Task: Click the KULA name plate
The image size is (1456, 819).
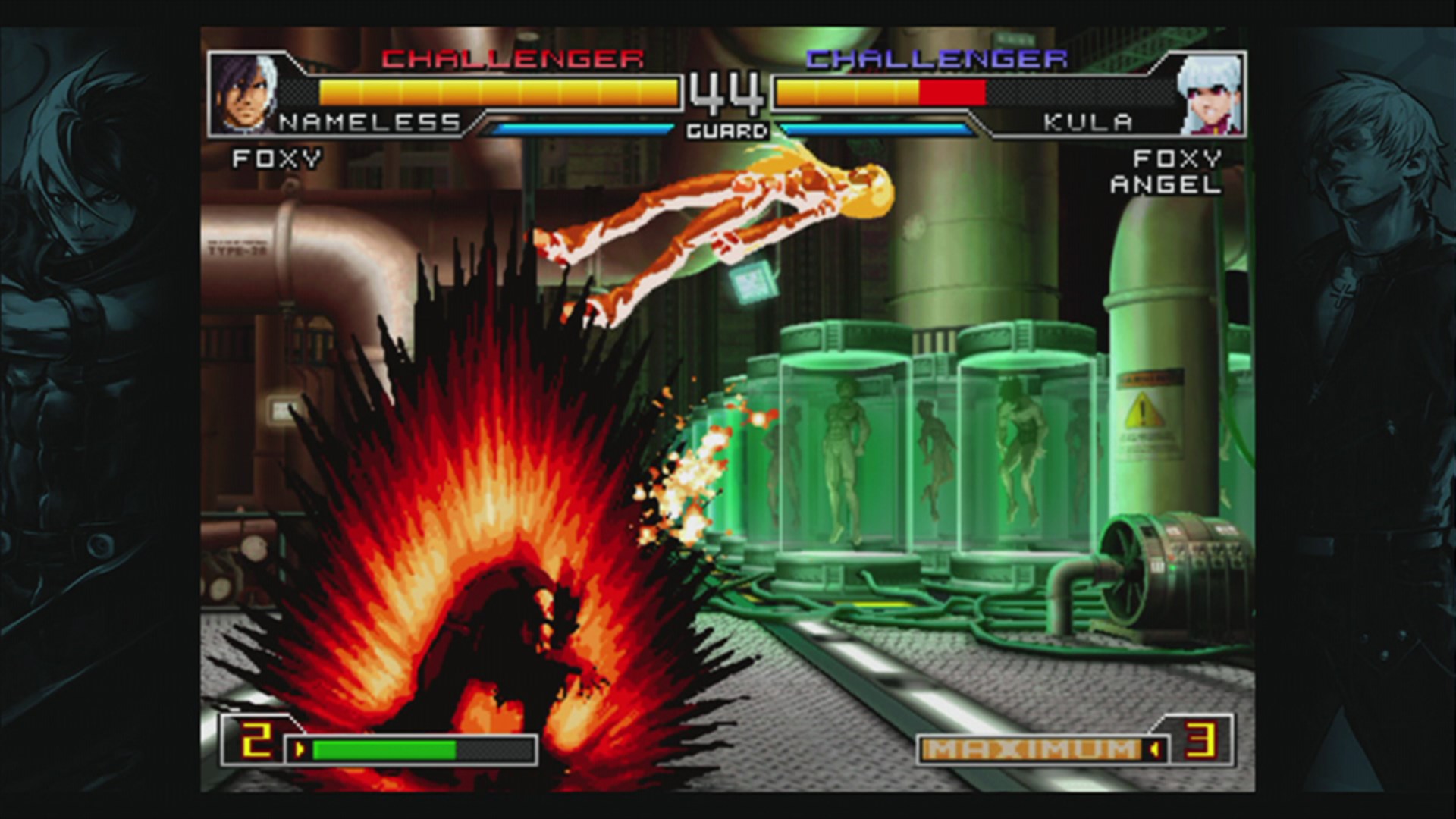Action: (x=1087, y=120)
